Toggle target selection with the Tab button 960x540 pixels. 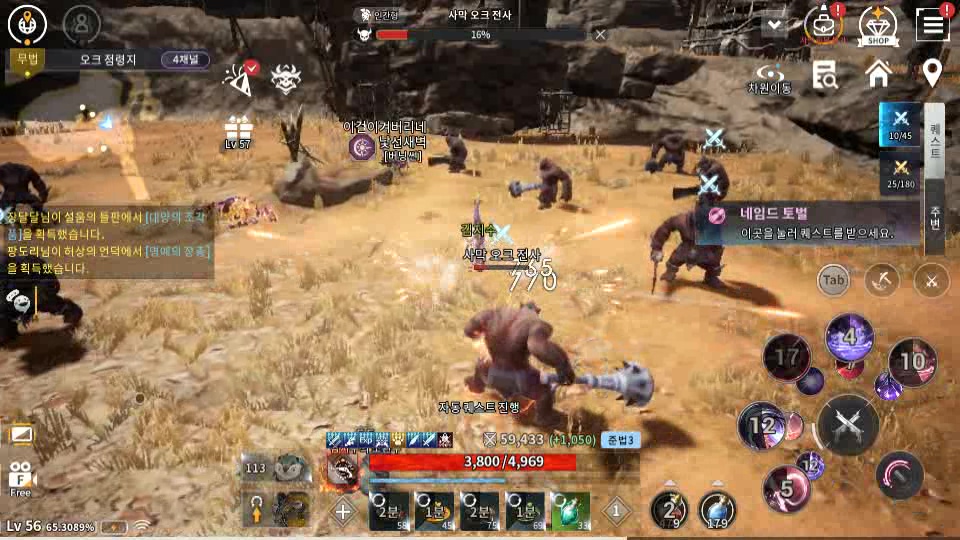833,281
